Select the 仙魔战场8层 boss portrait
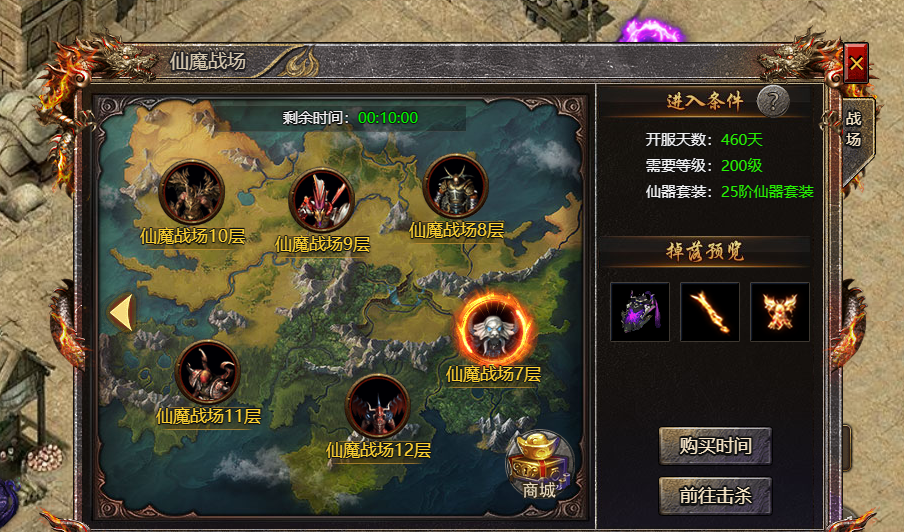The height and width of the screenshot is (532, 904). 455,186
